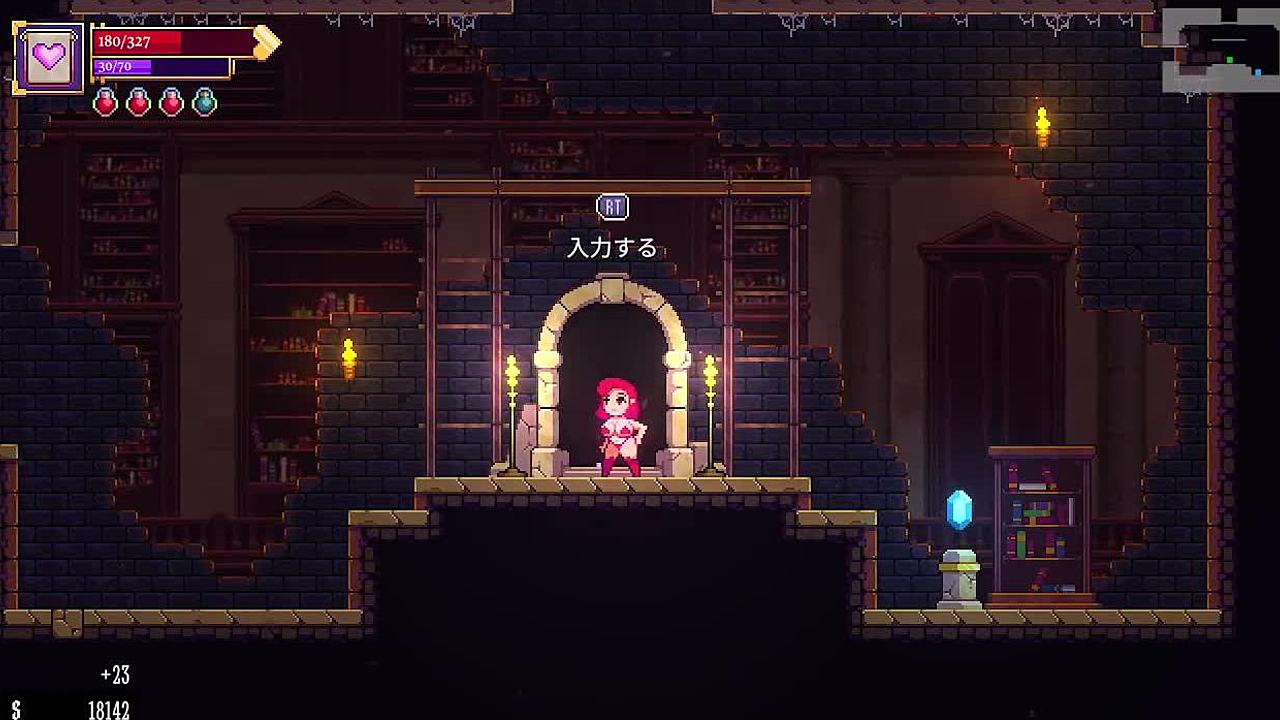
Task: Select the teal potion flask
Action: [x=204, y=102]
